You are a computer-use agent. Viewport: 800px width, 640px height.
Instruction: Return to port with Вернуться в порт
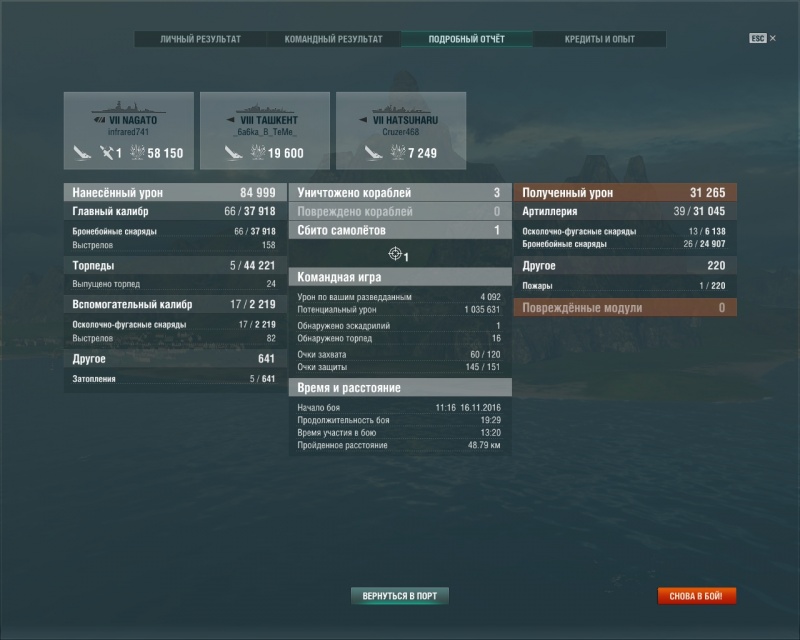point(400,596)
